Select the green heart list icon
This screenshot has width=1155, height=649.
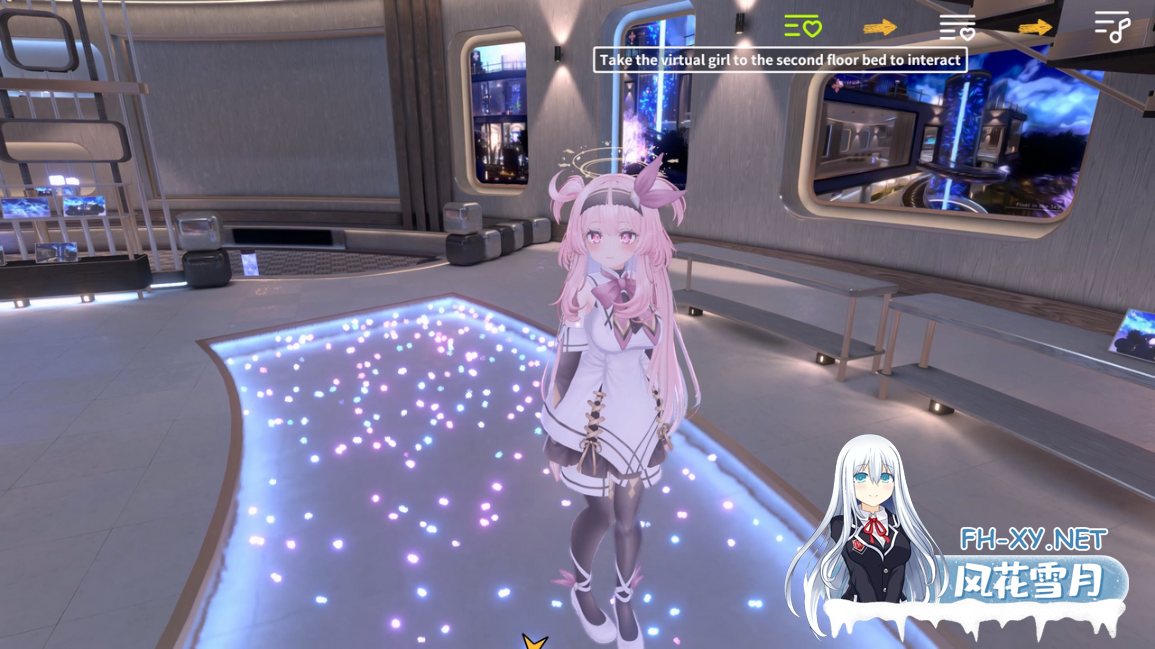tap(802, 27)
